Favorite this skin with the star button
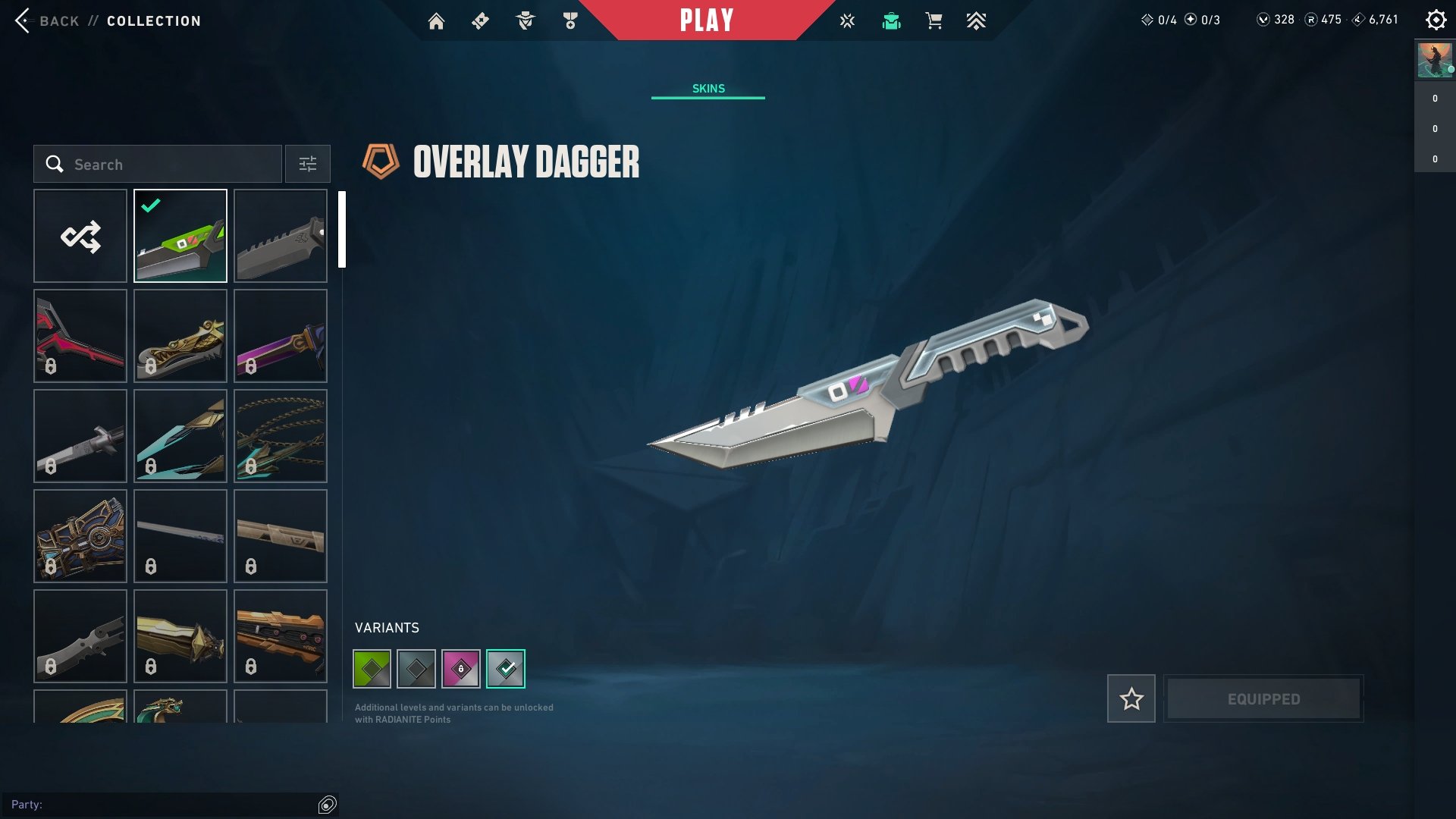1456x819 pixels. pos(1131,698)
